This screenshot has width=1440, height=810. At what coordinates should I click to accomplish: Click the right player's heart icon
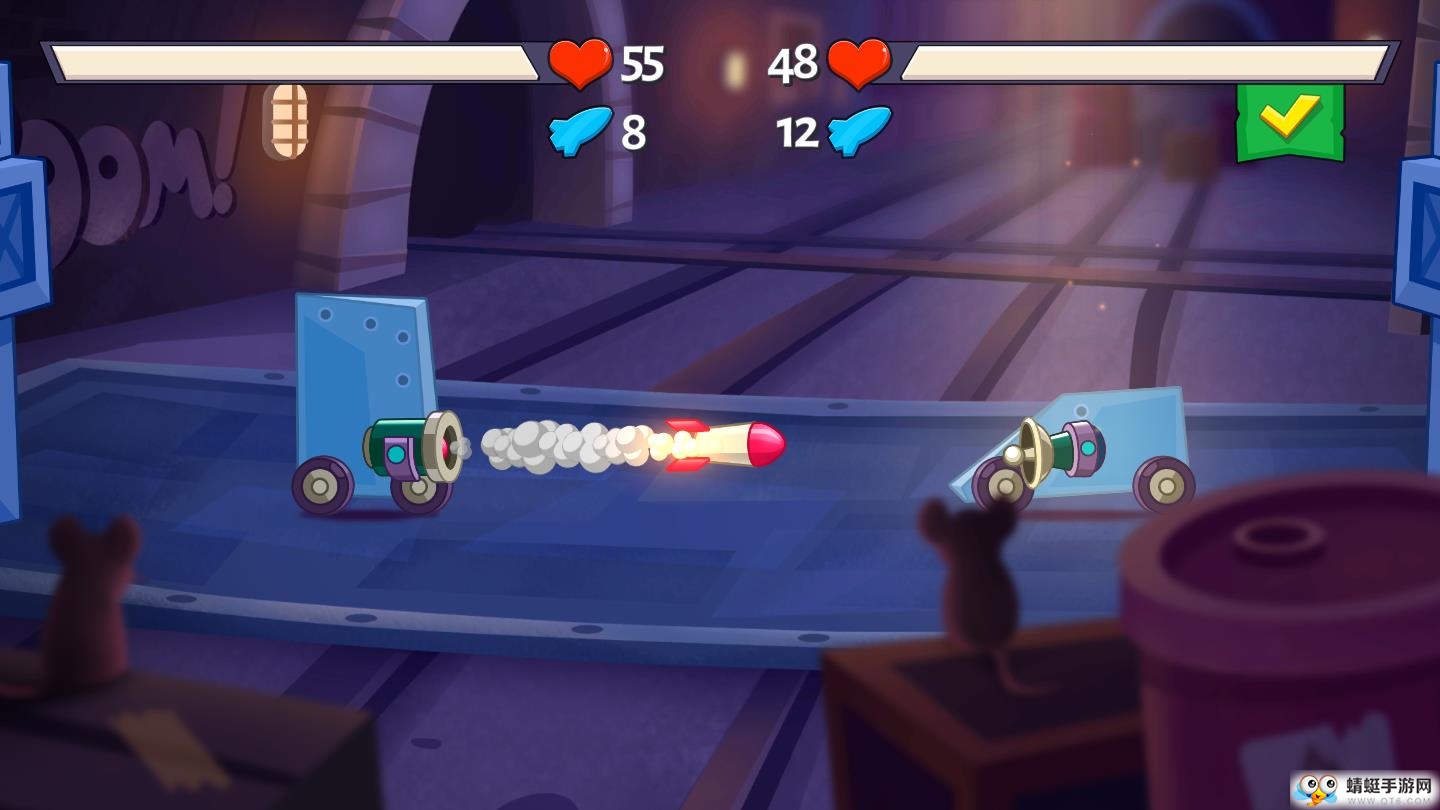pos(861,63)
